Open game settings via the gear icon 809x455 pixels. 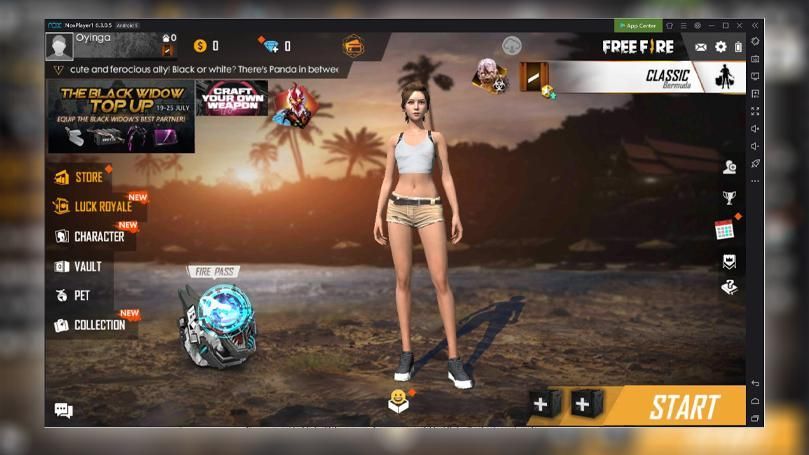point(720,47)
